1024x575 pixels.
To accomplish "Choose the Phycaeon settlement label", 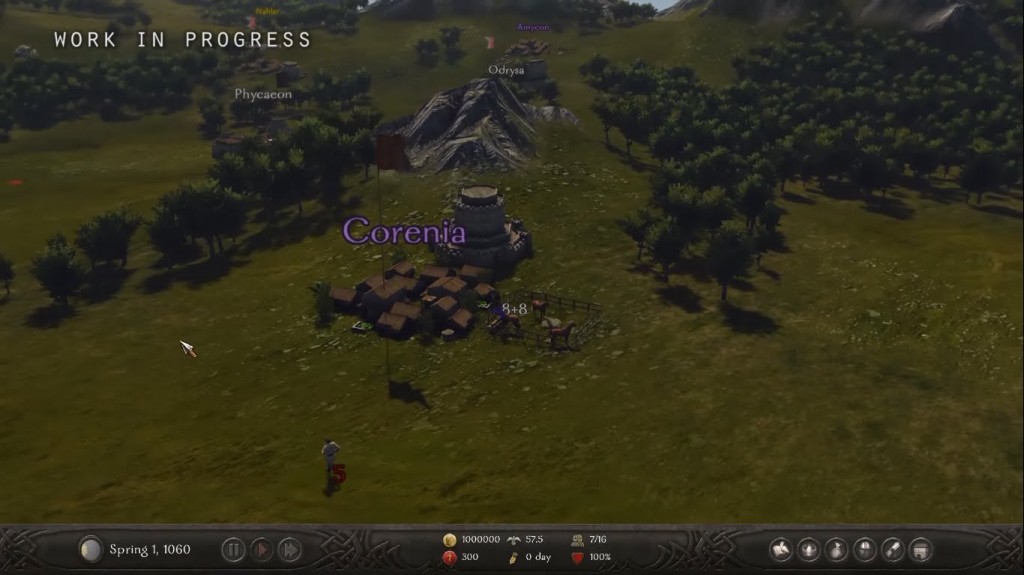I will pyautogui.click(x=263, y=94).
